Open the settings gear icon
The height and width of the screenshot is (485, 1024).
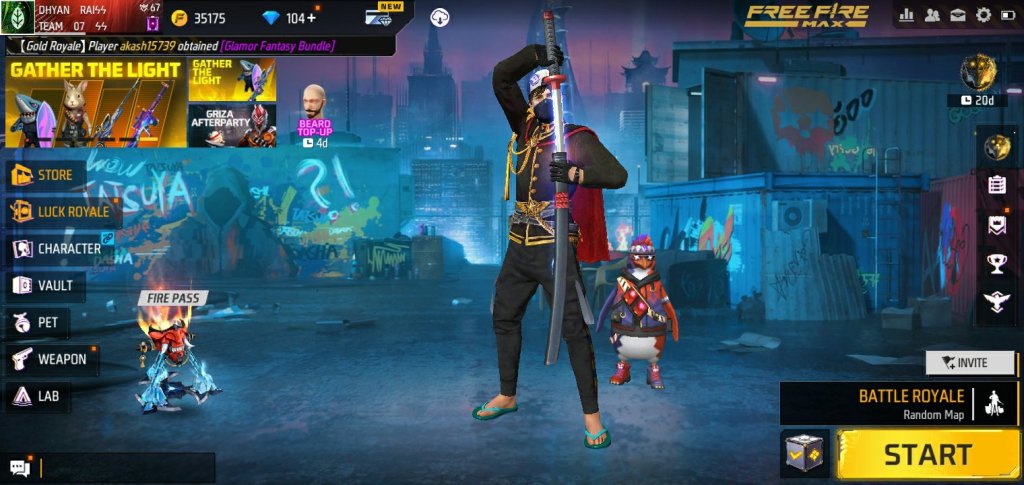pos(983,15)
